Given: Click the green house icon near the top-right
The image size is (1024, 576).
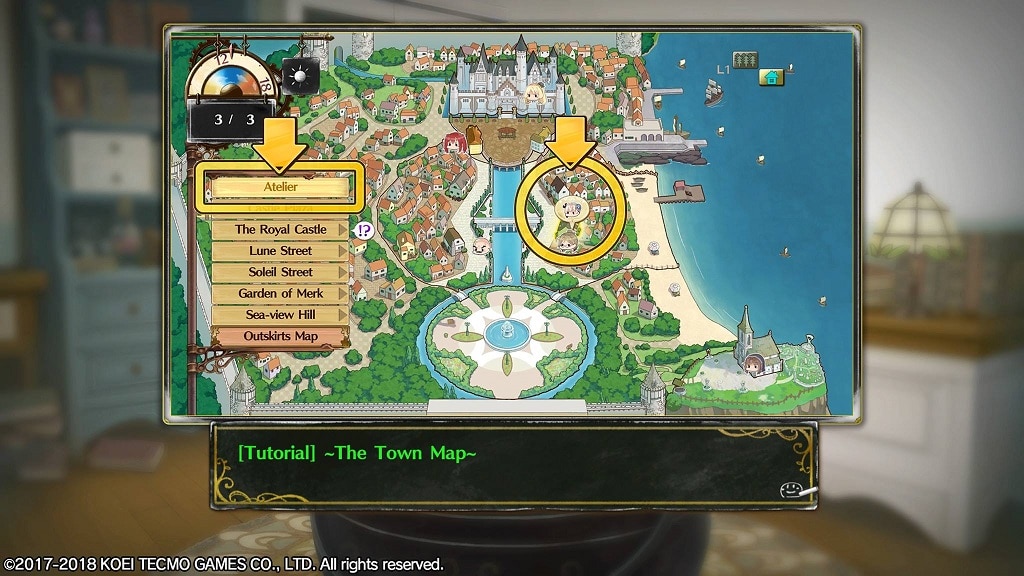Looking at the screenshot, I should pos(770,76).
